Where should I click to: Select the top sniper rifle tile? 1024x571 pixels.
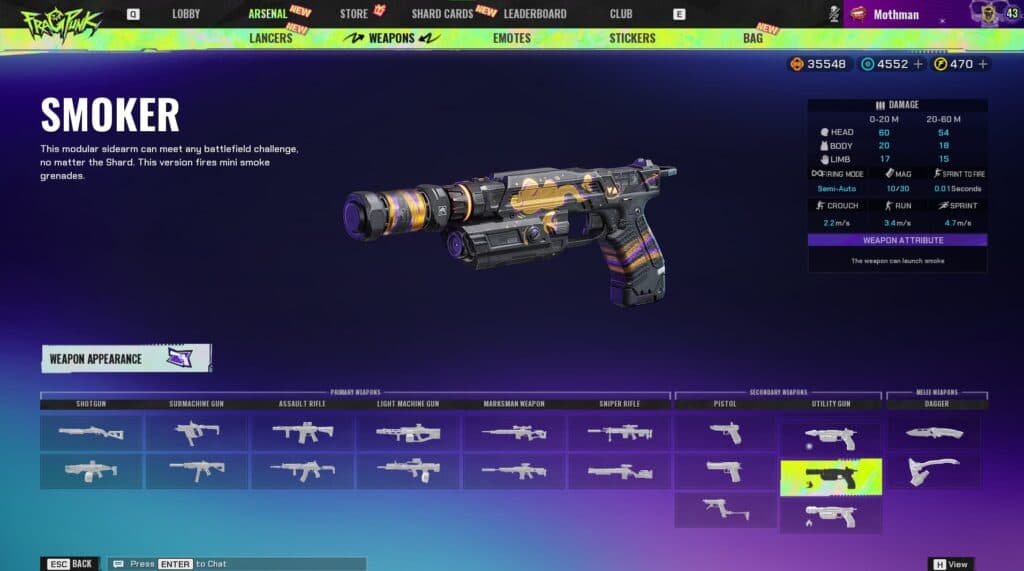click(619, 432)
